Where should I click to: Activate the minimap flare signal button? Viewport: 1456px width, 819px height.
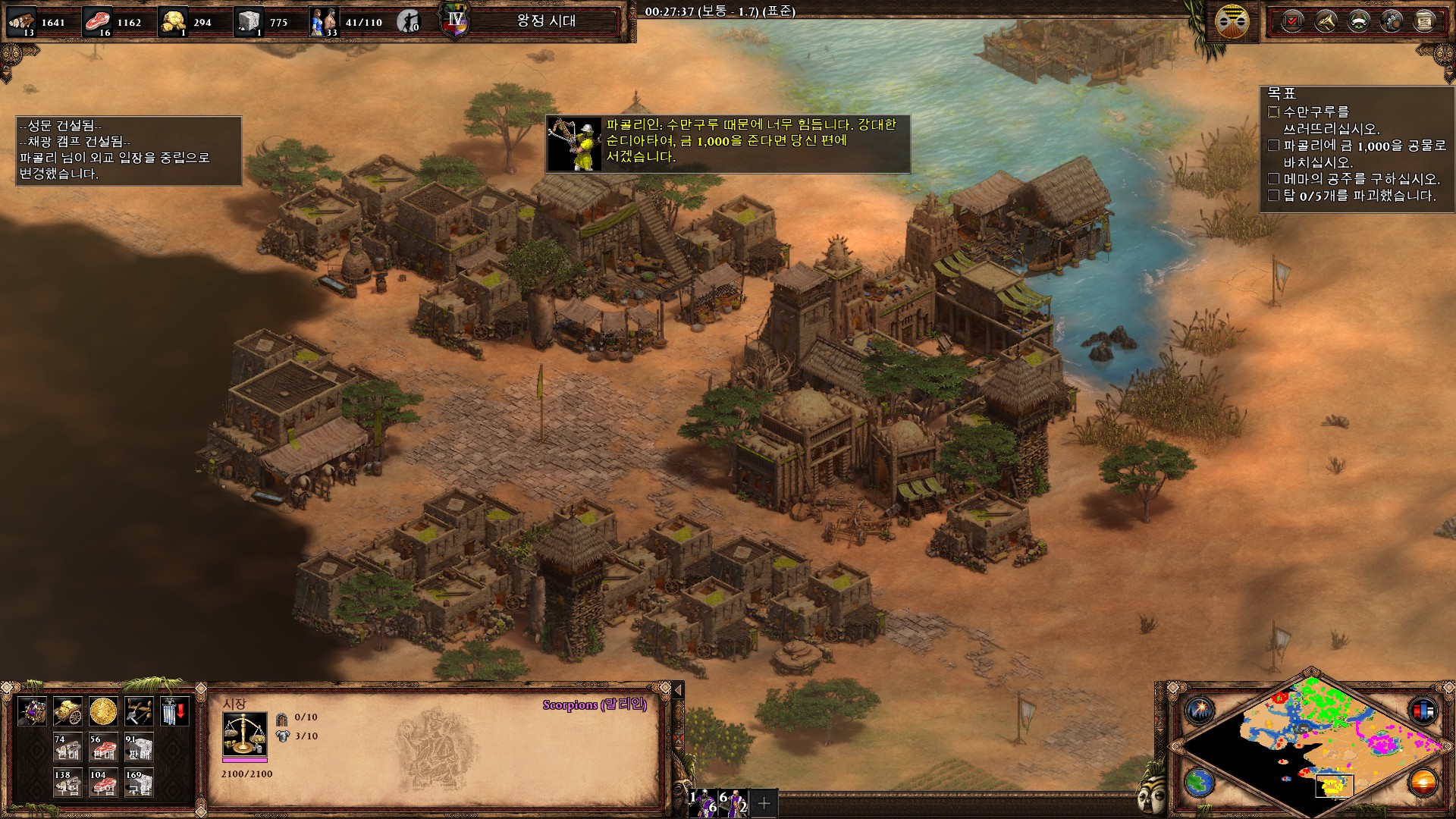(1200, 711)
